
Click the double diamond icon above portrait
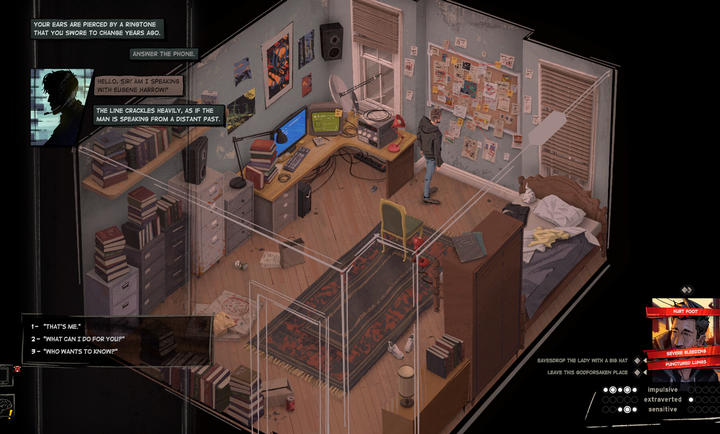tap(686, 291)
